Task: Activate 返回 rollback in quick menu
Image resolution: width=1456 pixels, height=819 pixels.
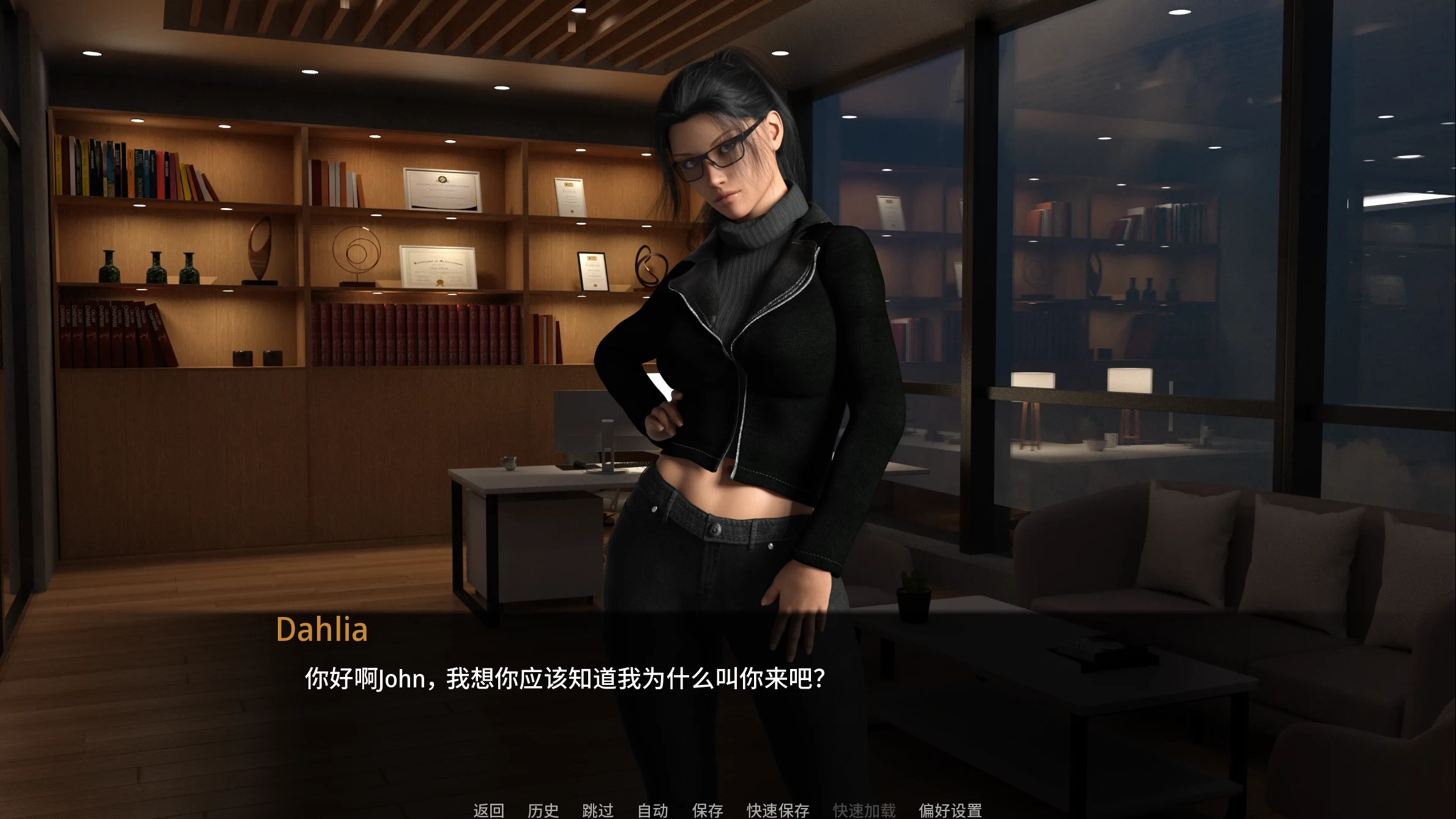Action: 488,810
